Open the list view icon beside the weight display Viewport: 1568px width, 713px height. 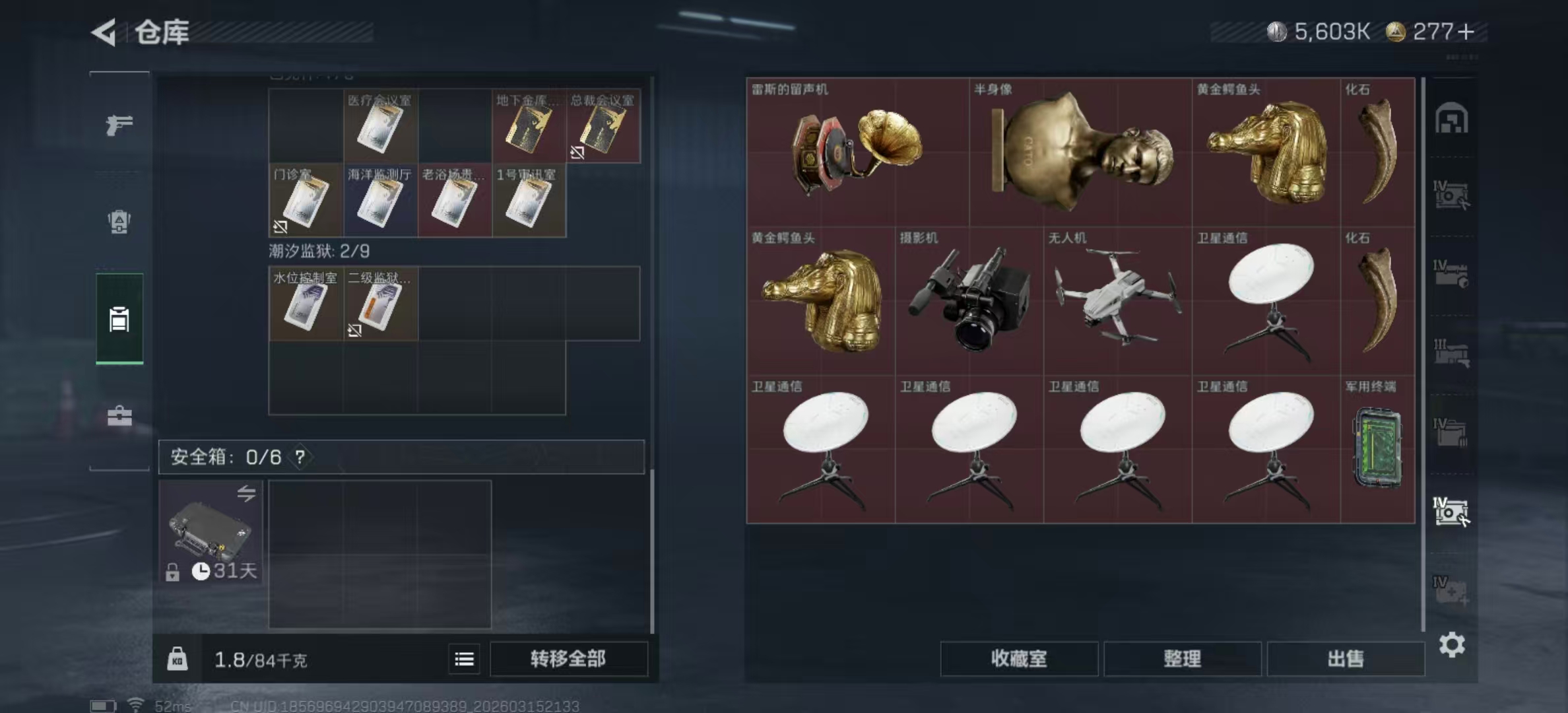[x=465, y=660]
